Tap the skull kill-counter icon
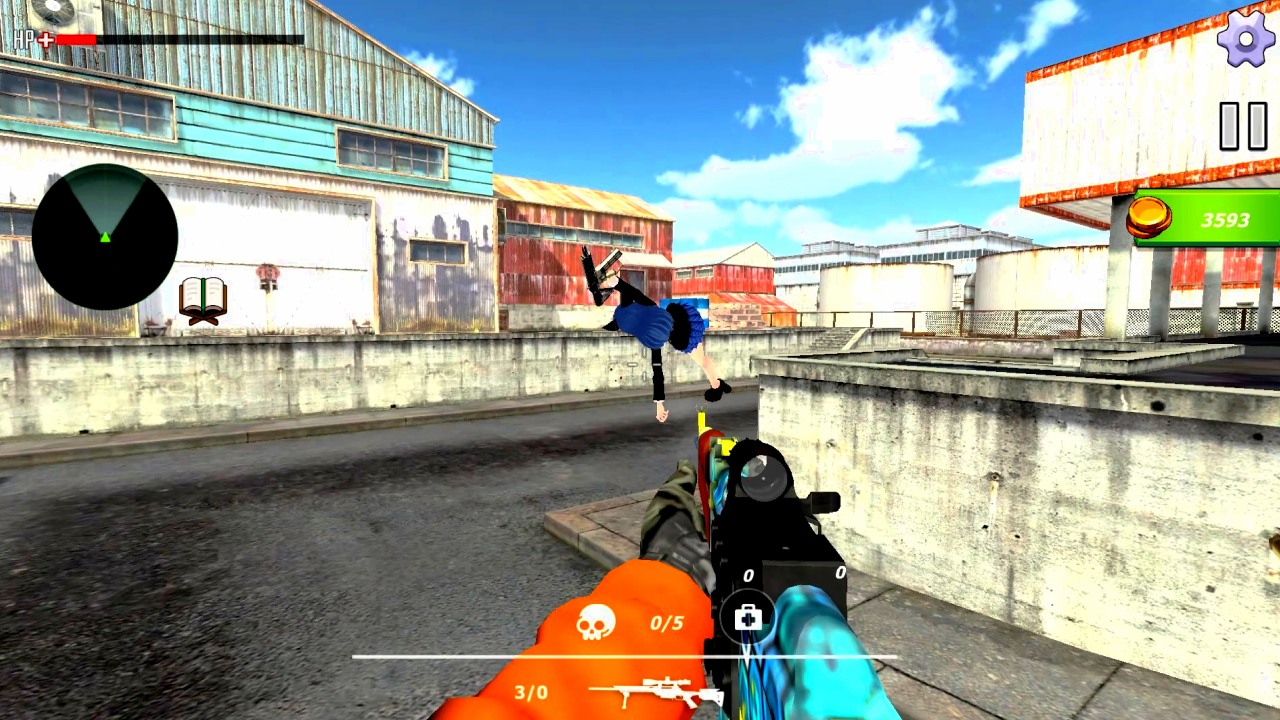This screenshot has width=1280, height=720. coord(597,621)
